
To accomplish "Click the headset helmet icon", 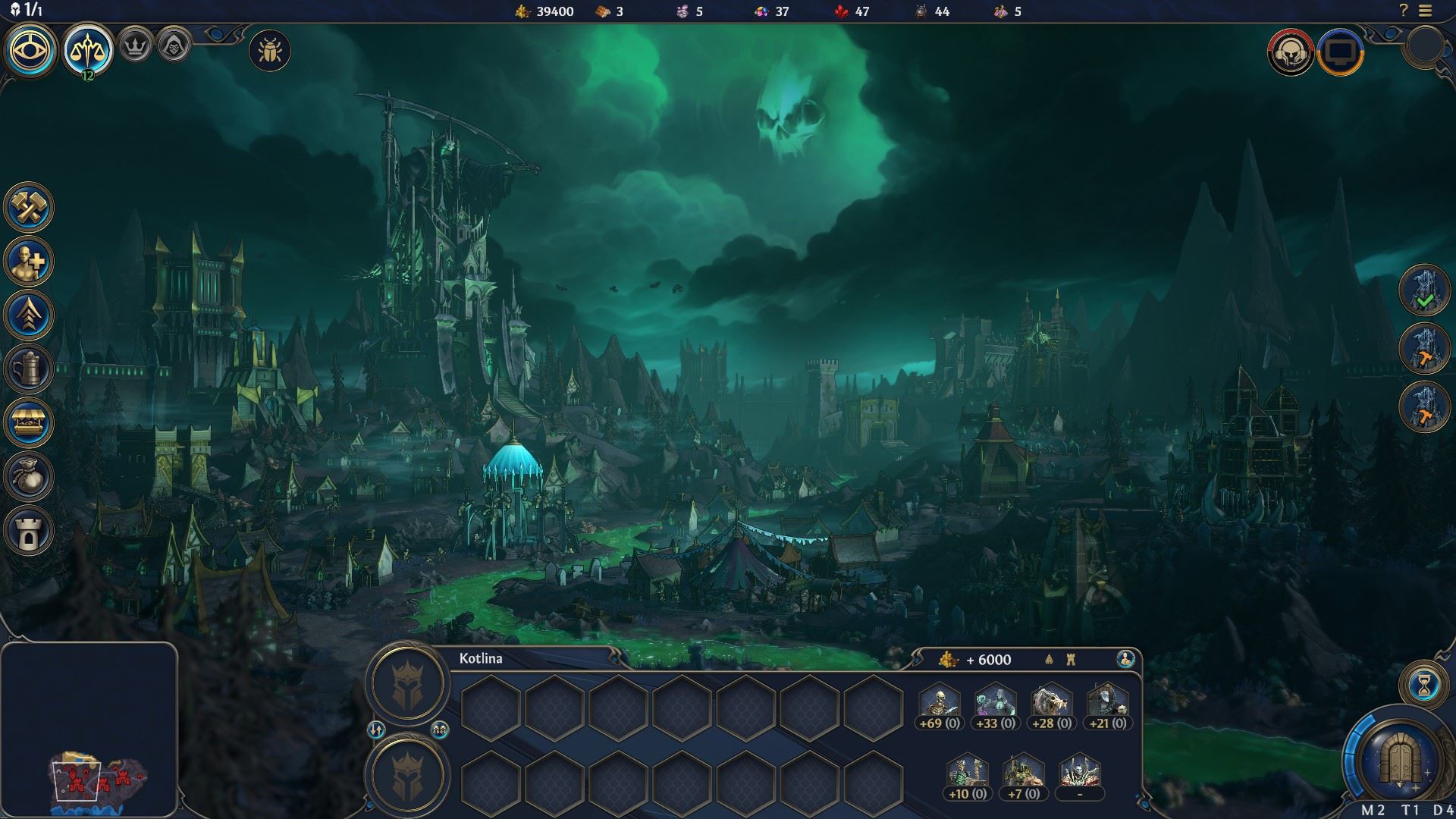I will pos(1291,52).
